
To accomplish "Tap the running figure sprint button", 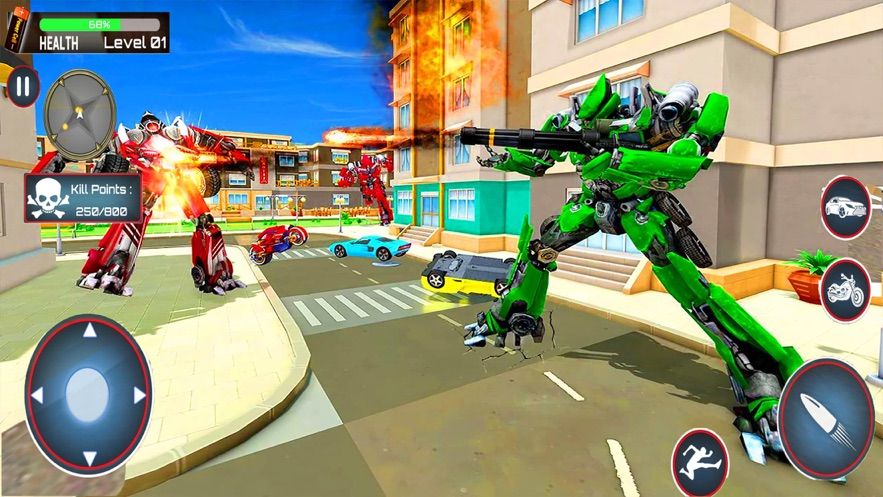I will [x=700, y=461].
